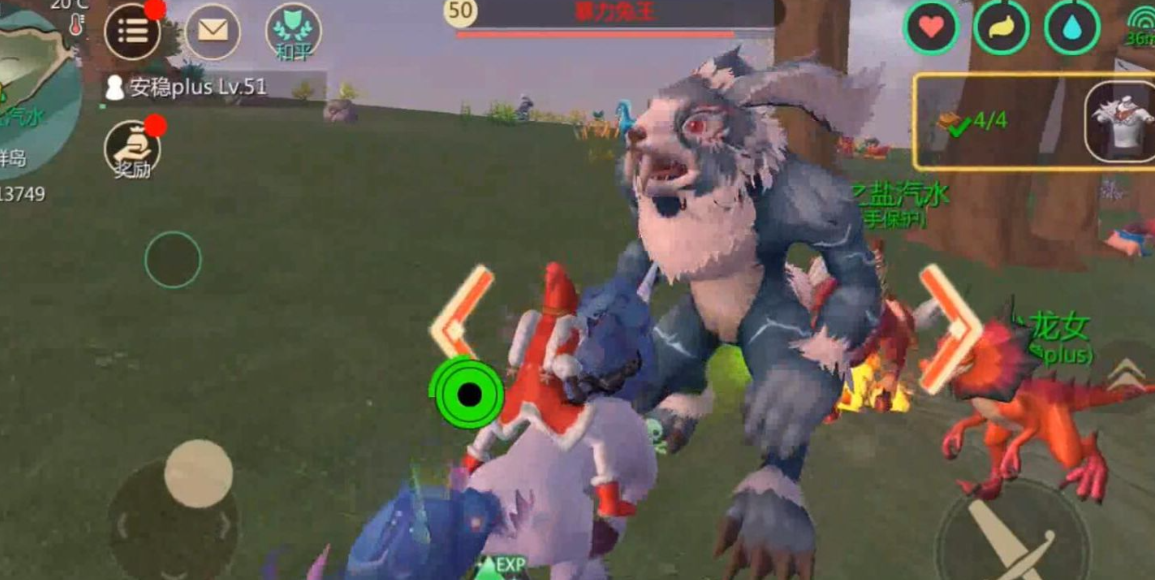Tap the right orange chevron arrow
The width and height of the screenshot is (1155, 580).
[x=948, y=328]
